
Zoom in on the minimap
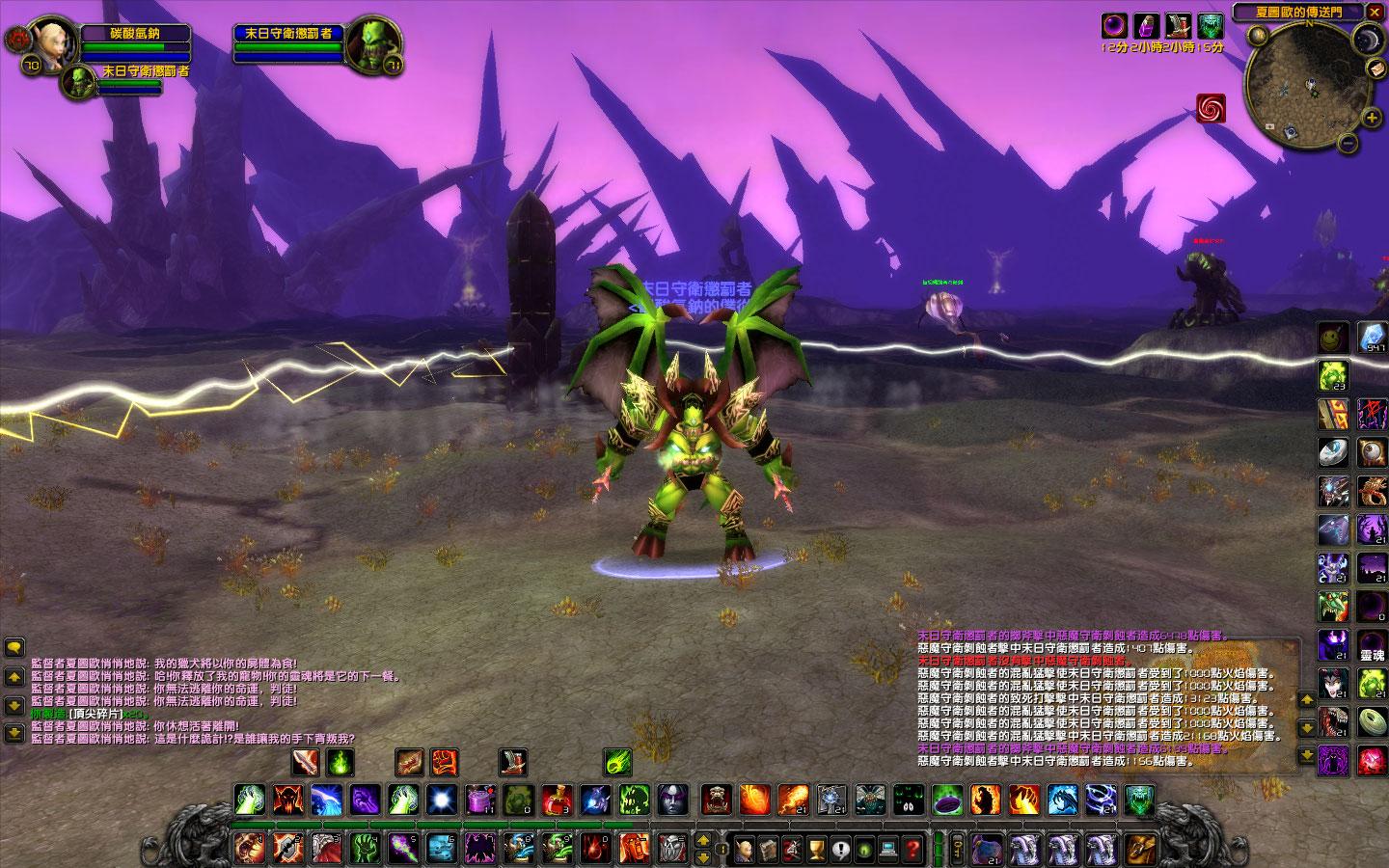pos(1373,118)
